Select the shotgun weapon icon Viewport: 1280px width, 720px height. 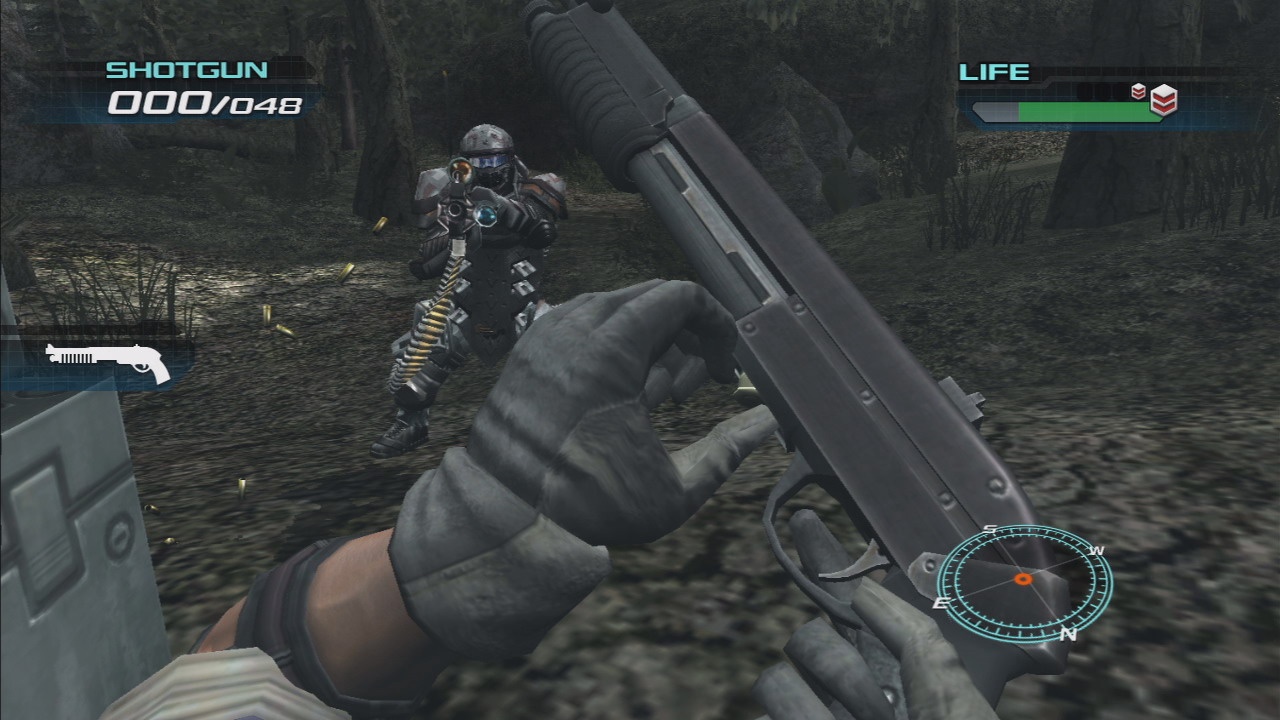[x=108, y=361]
